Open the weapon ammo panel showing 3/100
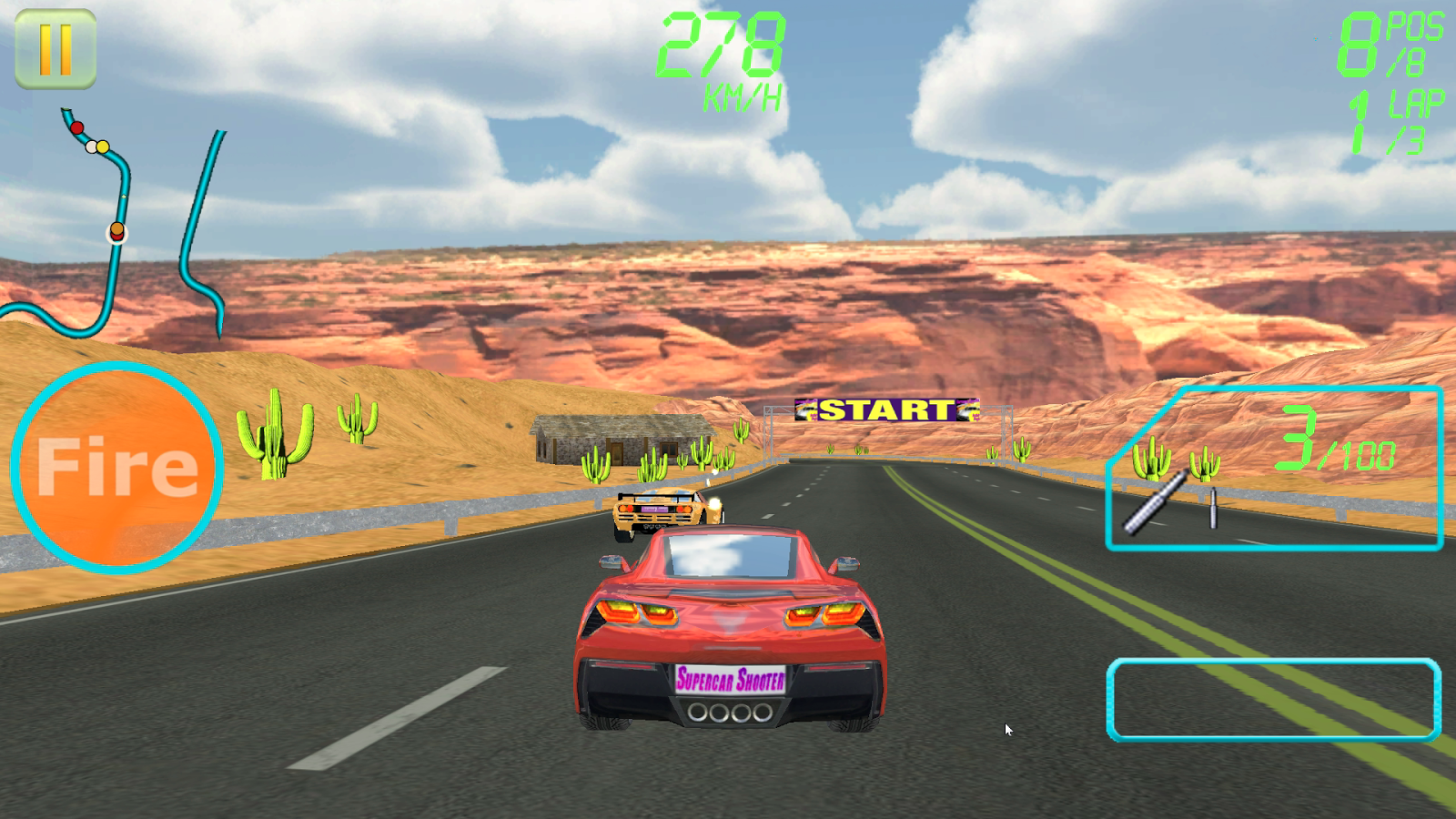1456x819 pixels. (x=1274, y=469)
